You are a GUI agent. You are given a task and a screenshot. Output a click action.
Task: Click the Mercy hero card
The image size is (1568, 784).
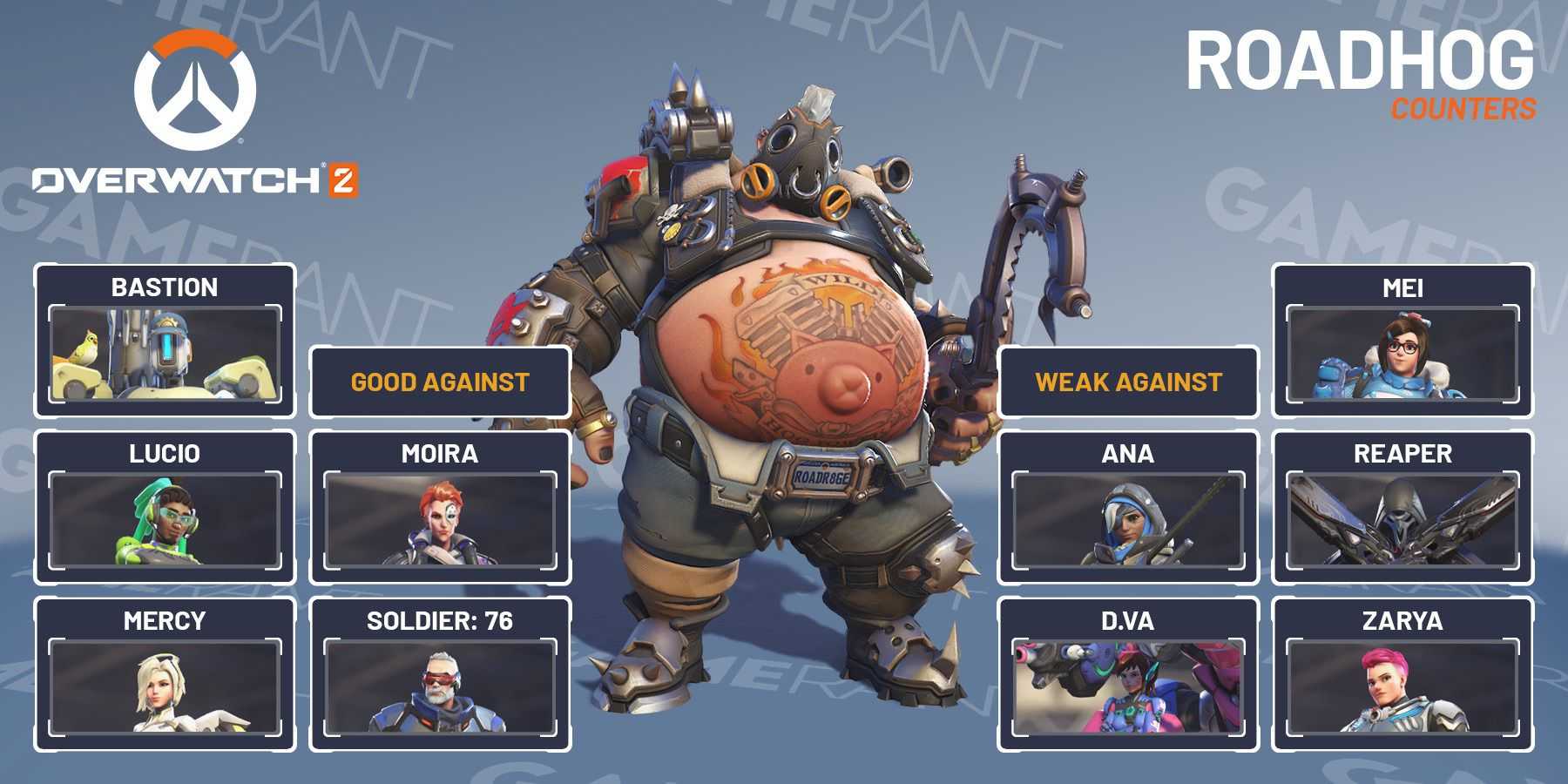(165, 674)
